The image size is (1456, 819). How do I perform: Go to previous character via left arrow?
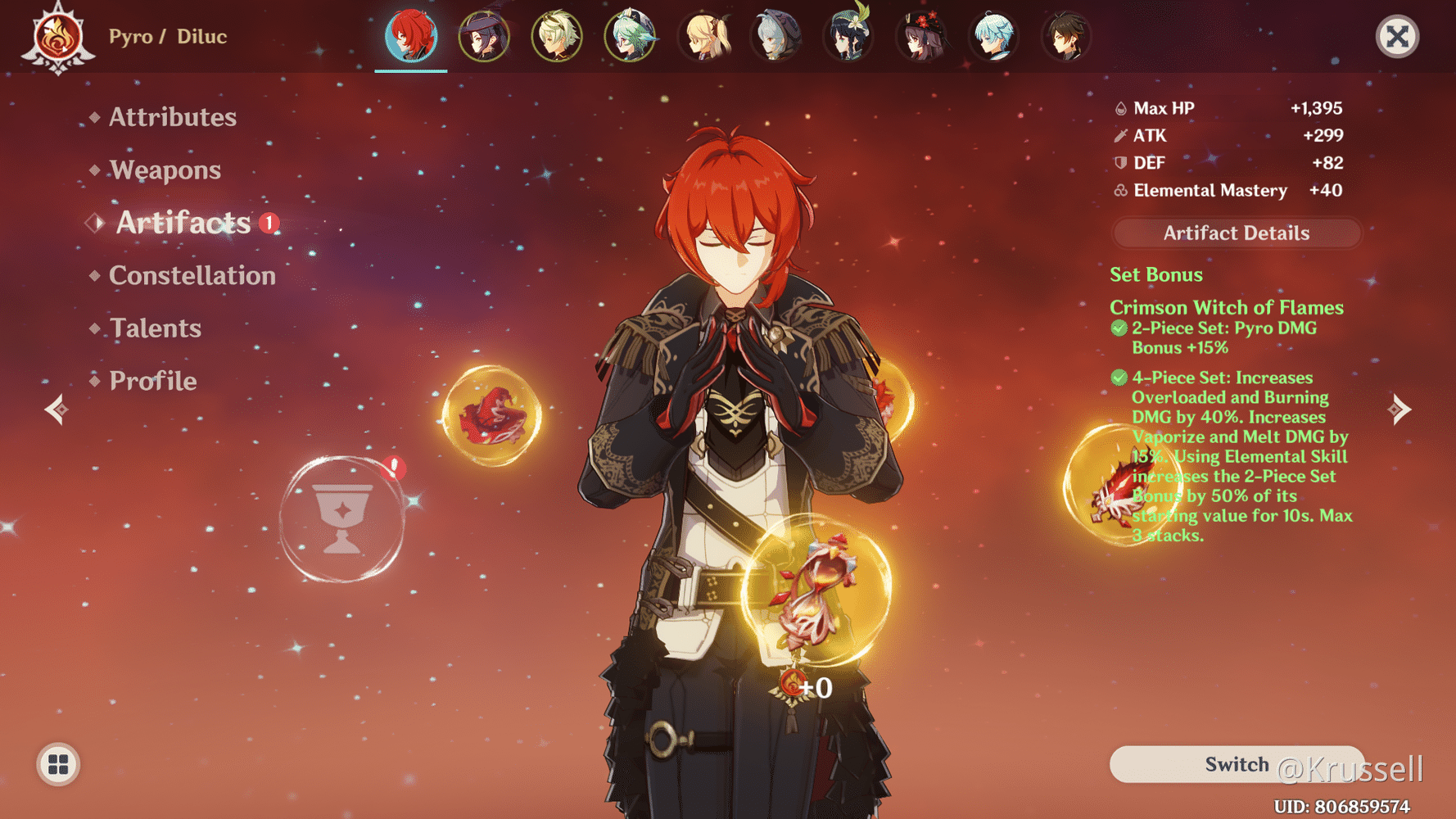(55, 408)
